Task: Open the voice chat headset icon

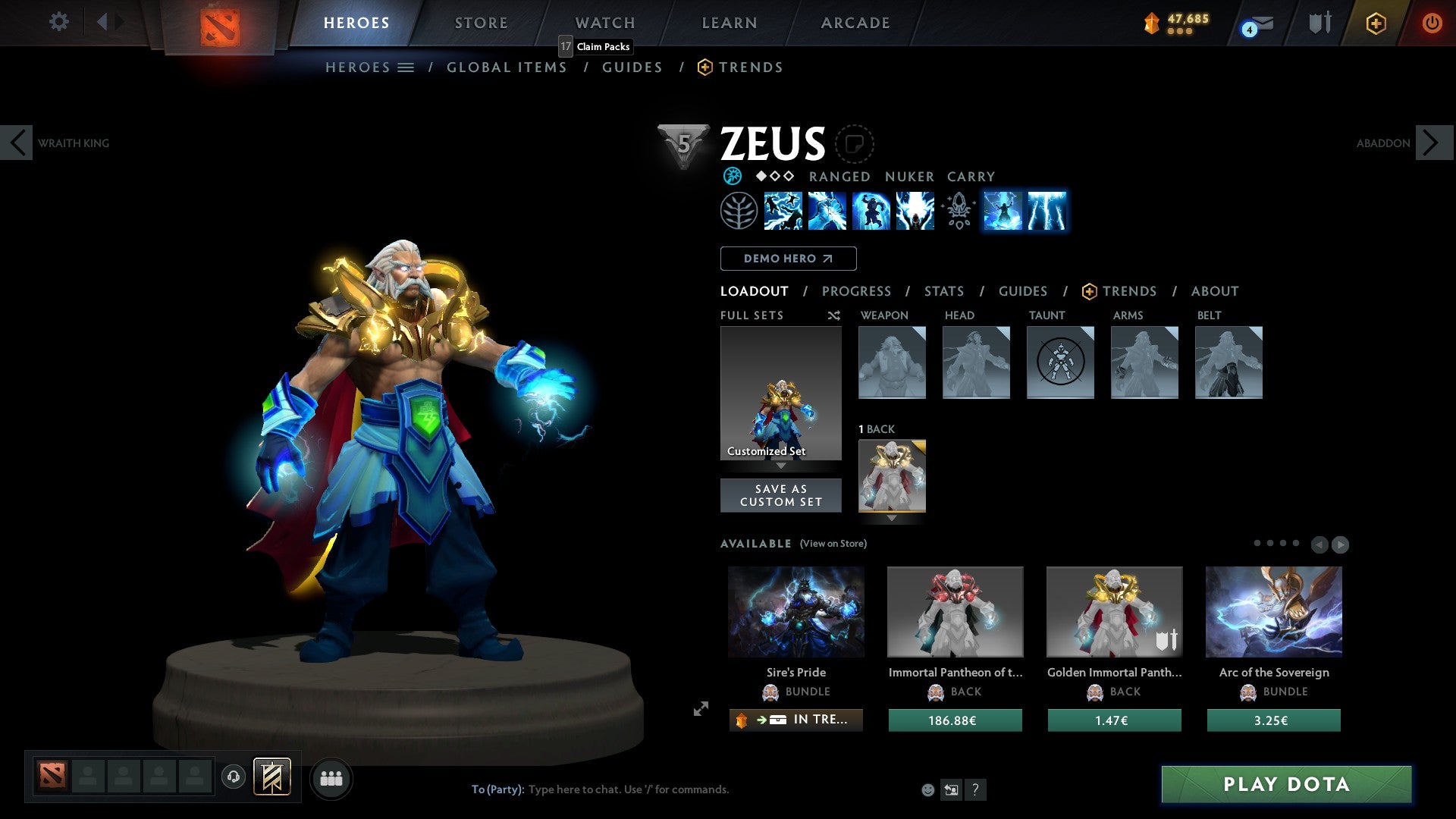Action: click(234, 778)
